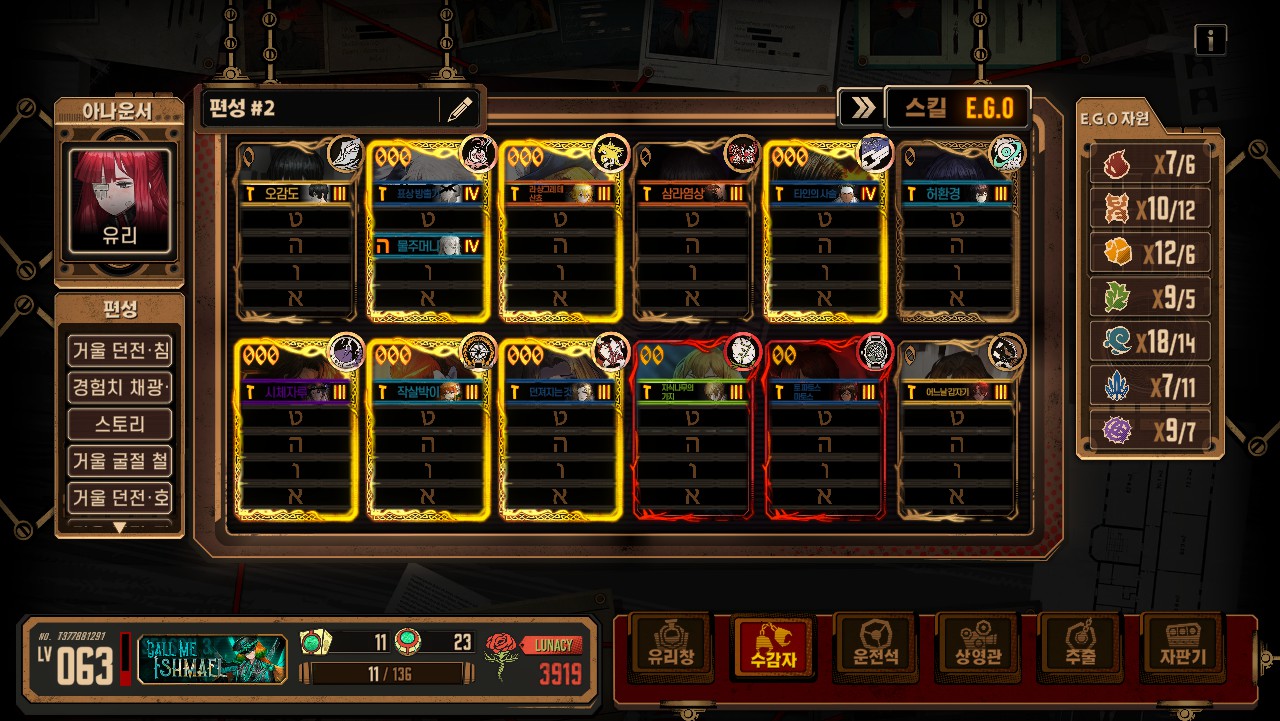Open the 상영관 theater menu

coord(977,647)
